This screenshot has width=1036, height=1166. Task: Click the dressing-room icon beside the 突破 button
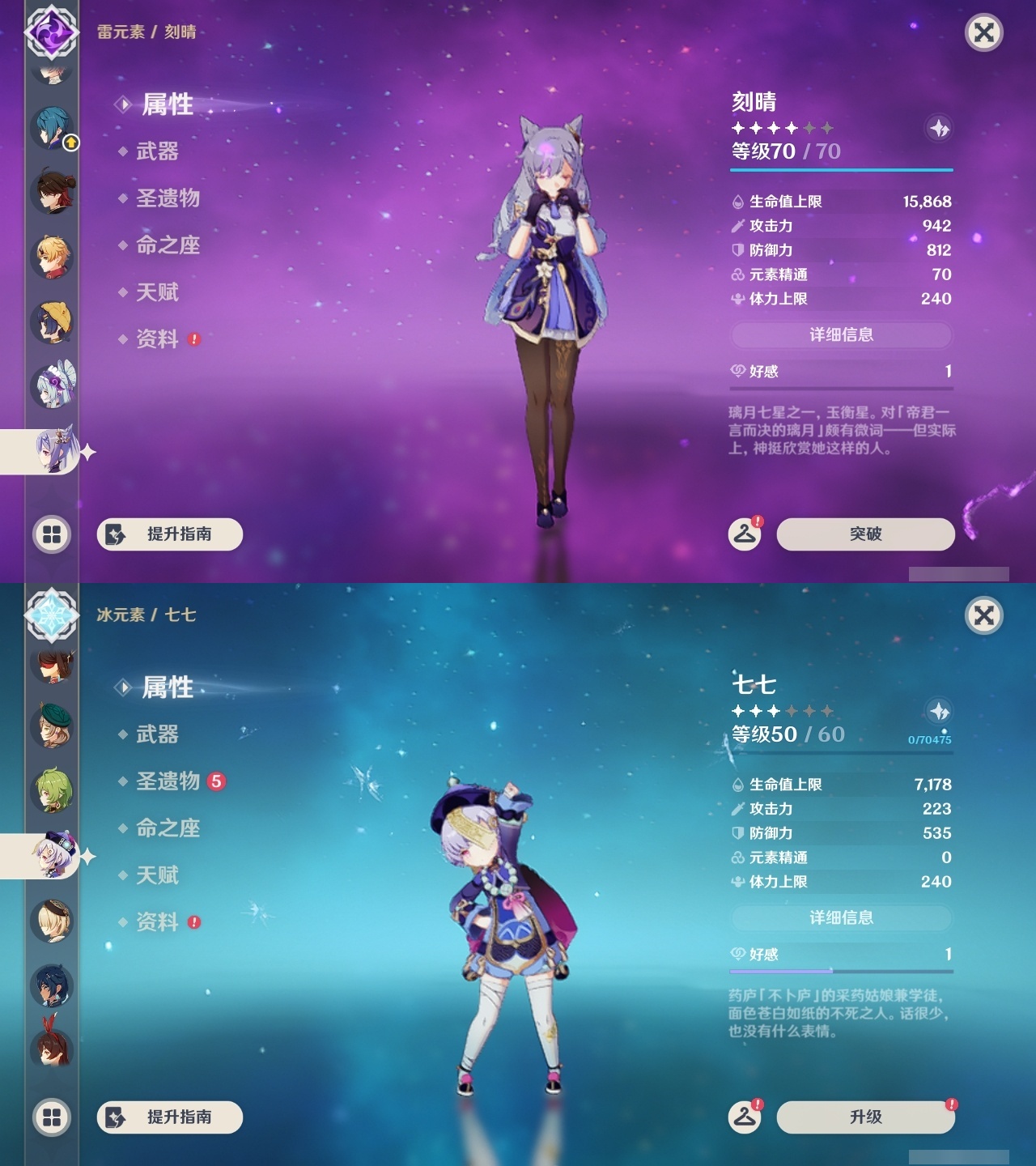pos(745,534)
